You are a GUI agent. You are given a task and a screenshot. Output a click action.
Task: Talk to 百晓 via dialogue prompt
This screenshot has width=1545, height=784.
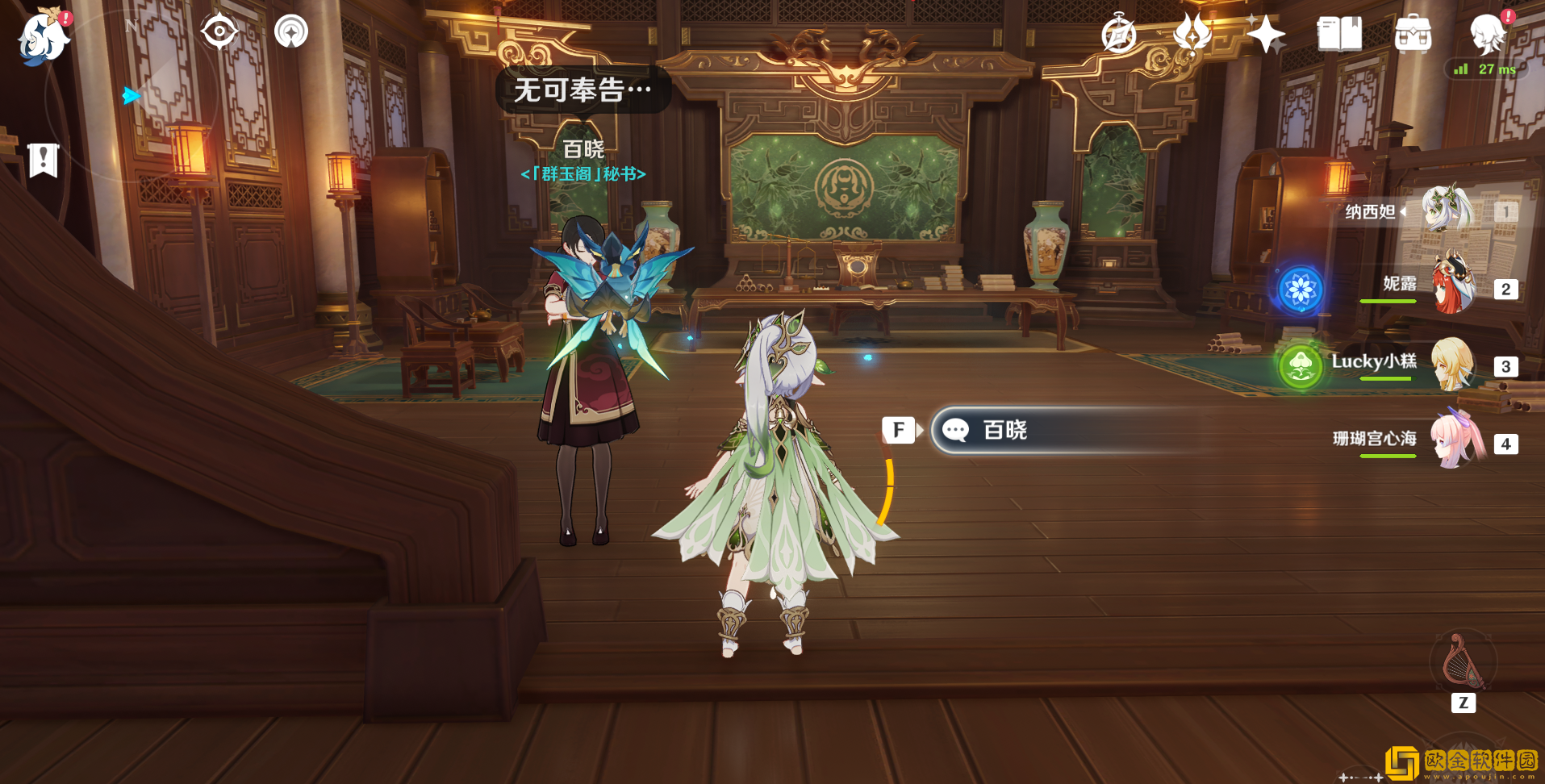(x=1073, y=430)
